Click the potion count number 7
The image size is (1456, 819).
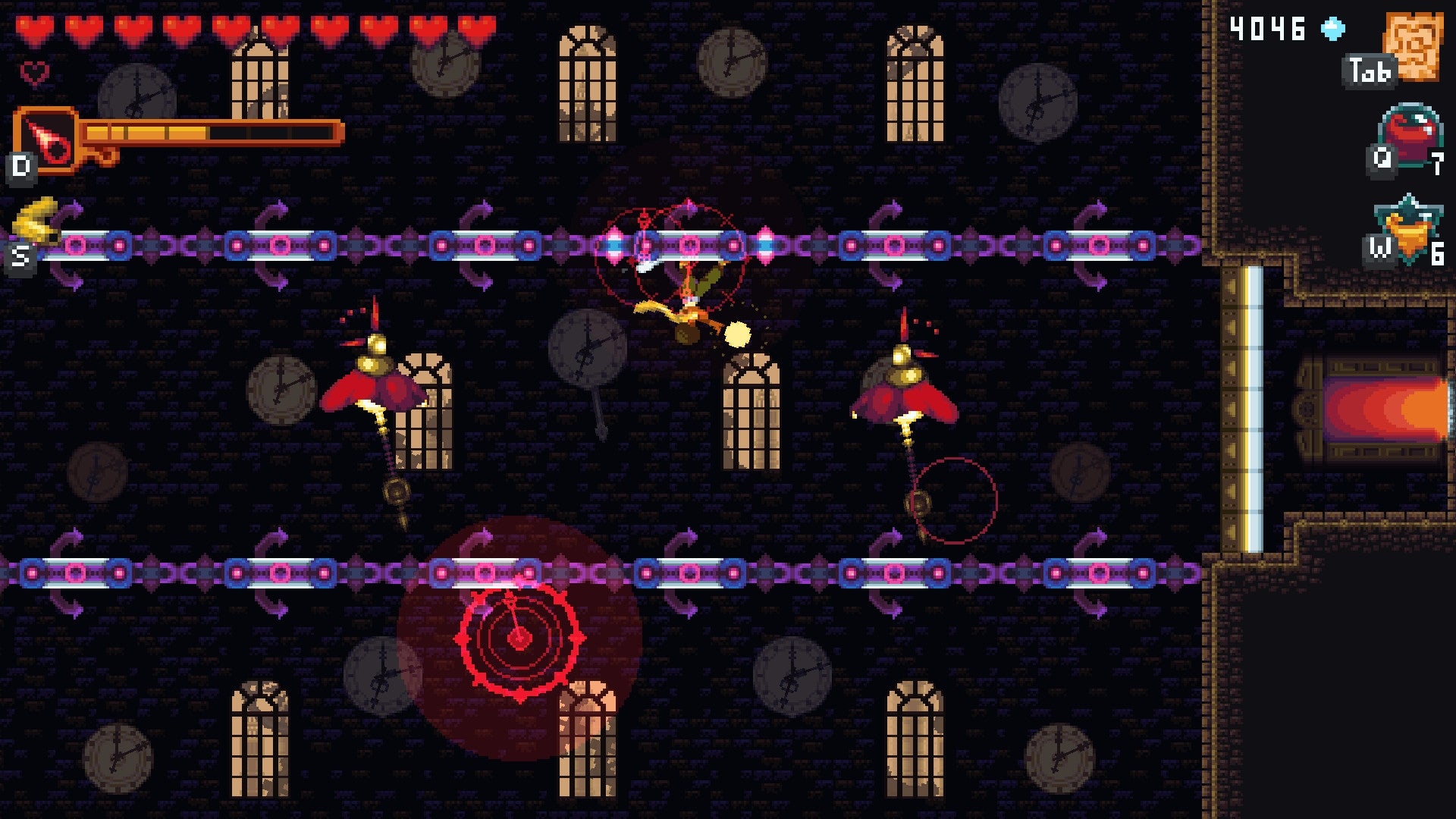tap(1438, 161)
